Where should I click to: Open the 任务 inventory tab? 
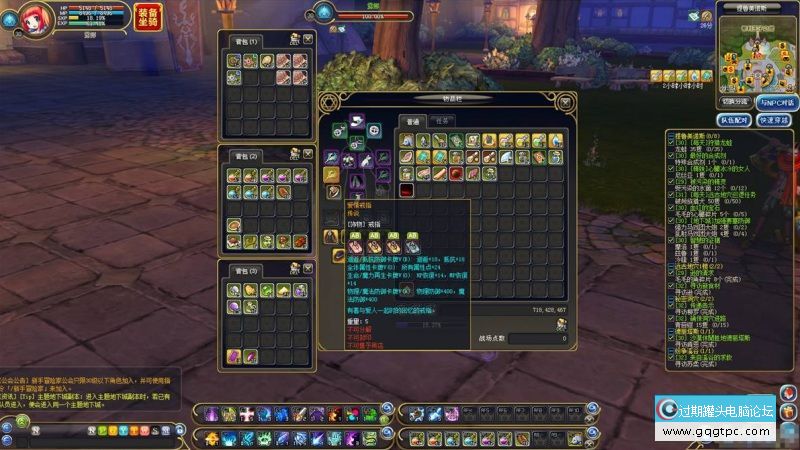pos(441,121)
